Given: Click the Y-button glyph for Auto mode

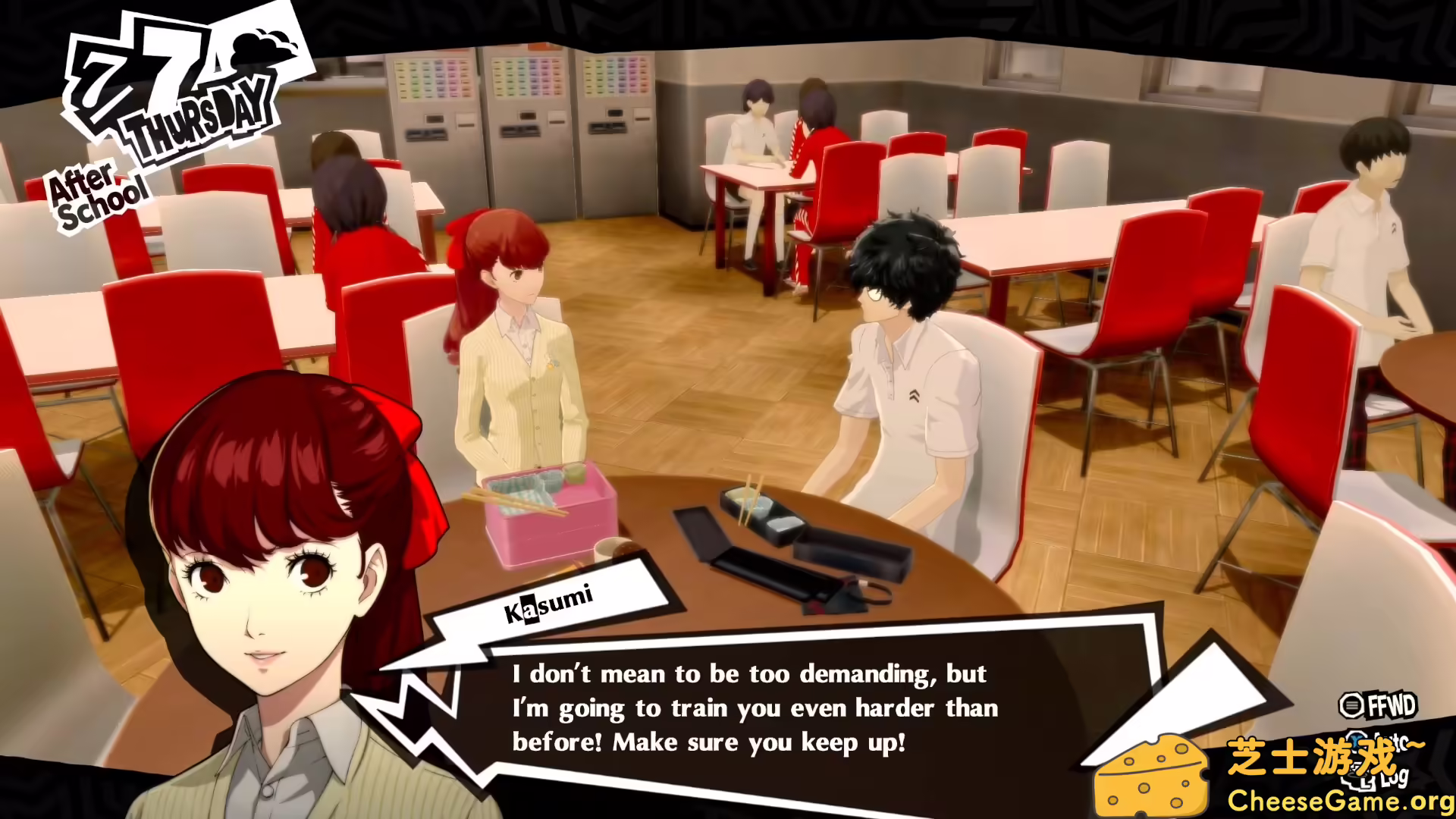Looking at the screenshot, I should (1356, 739).
